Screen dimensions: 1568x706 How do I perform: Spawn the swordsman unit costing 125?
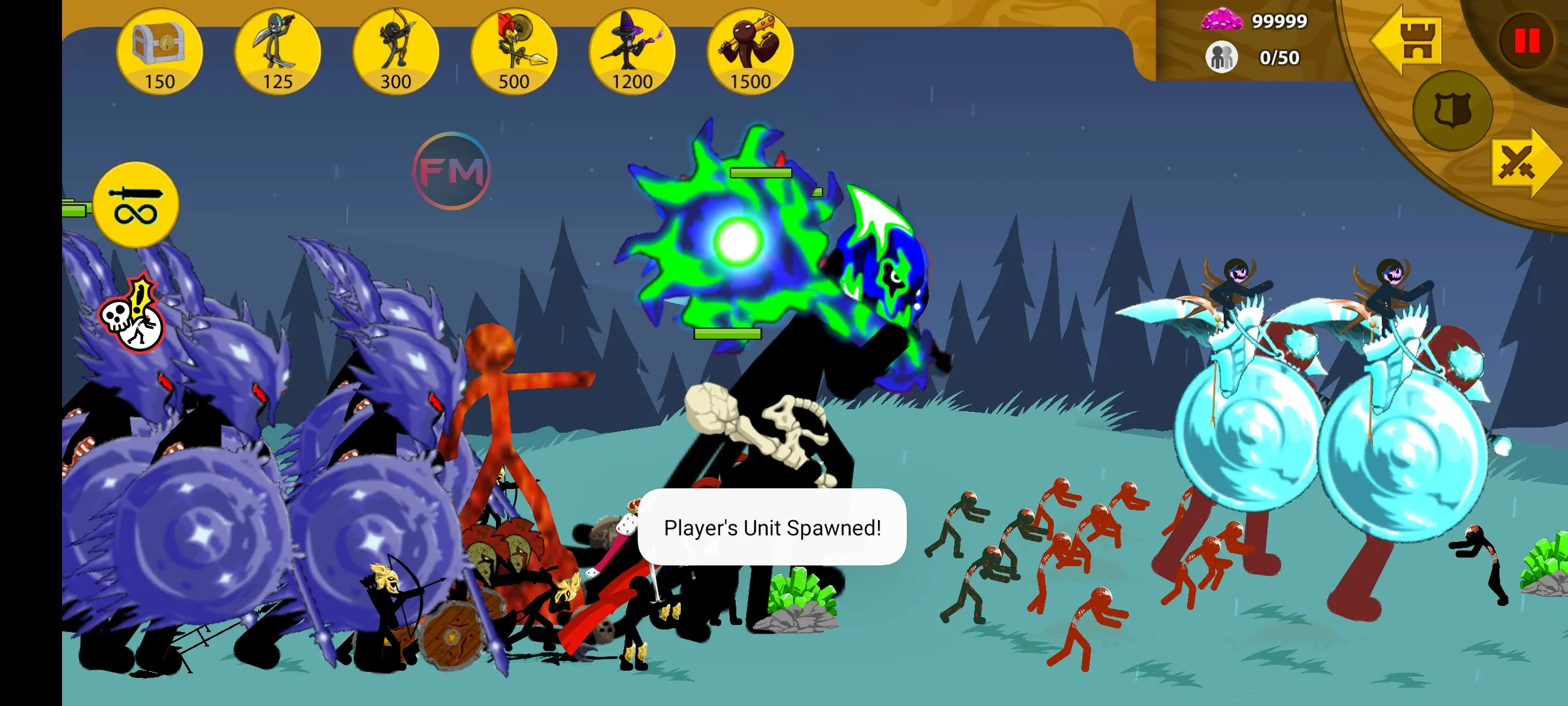pos(278,52)
